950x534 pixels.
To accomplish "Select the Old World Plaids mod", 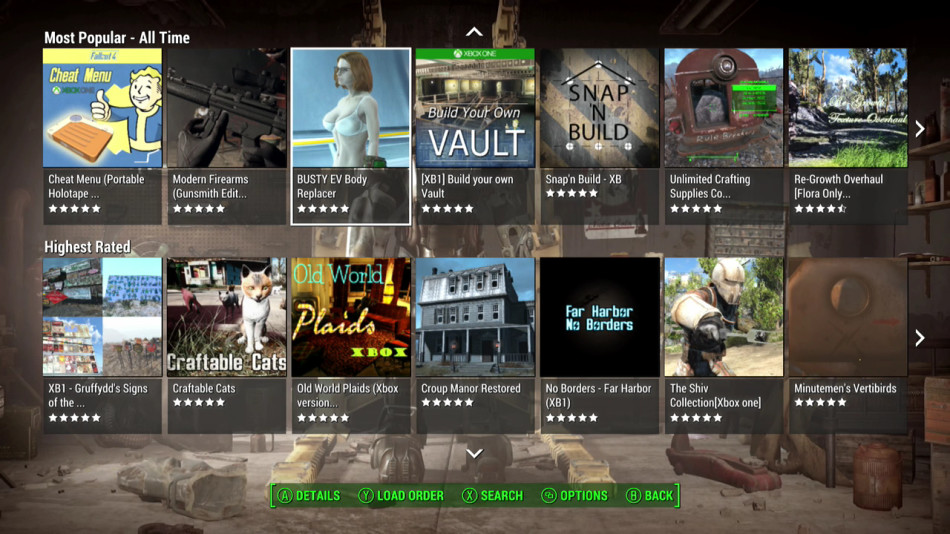I will pos(350,344).
